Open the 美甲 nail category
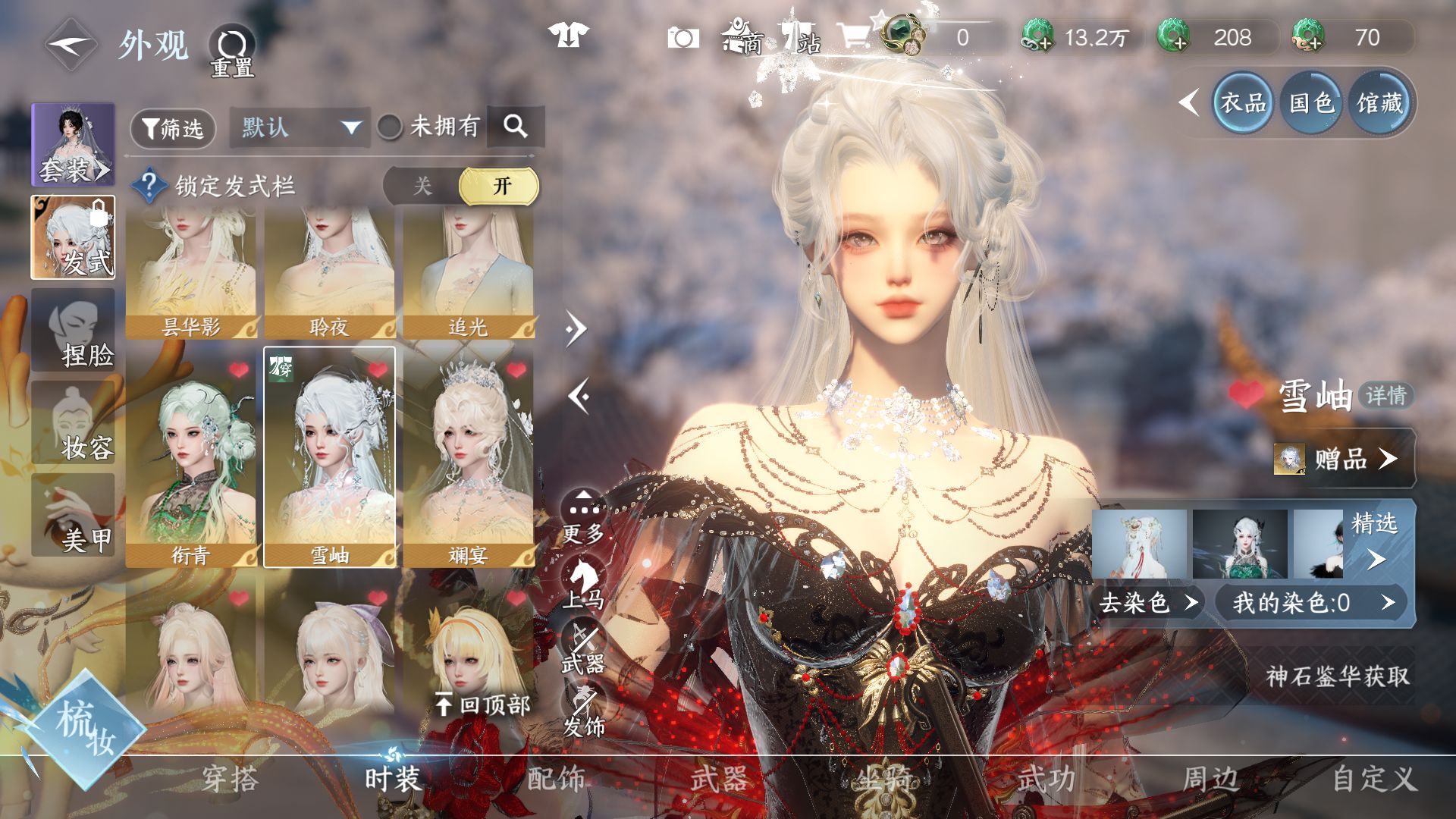1456x819 pixels. coord(73,516)
